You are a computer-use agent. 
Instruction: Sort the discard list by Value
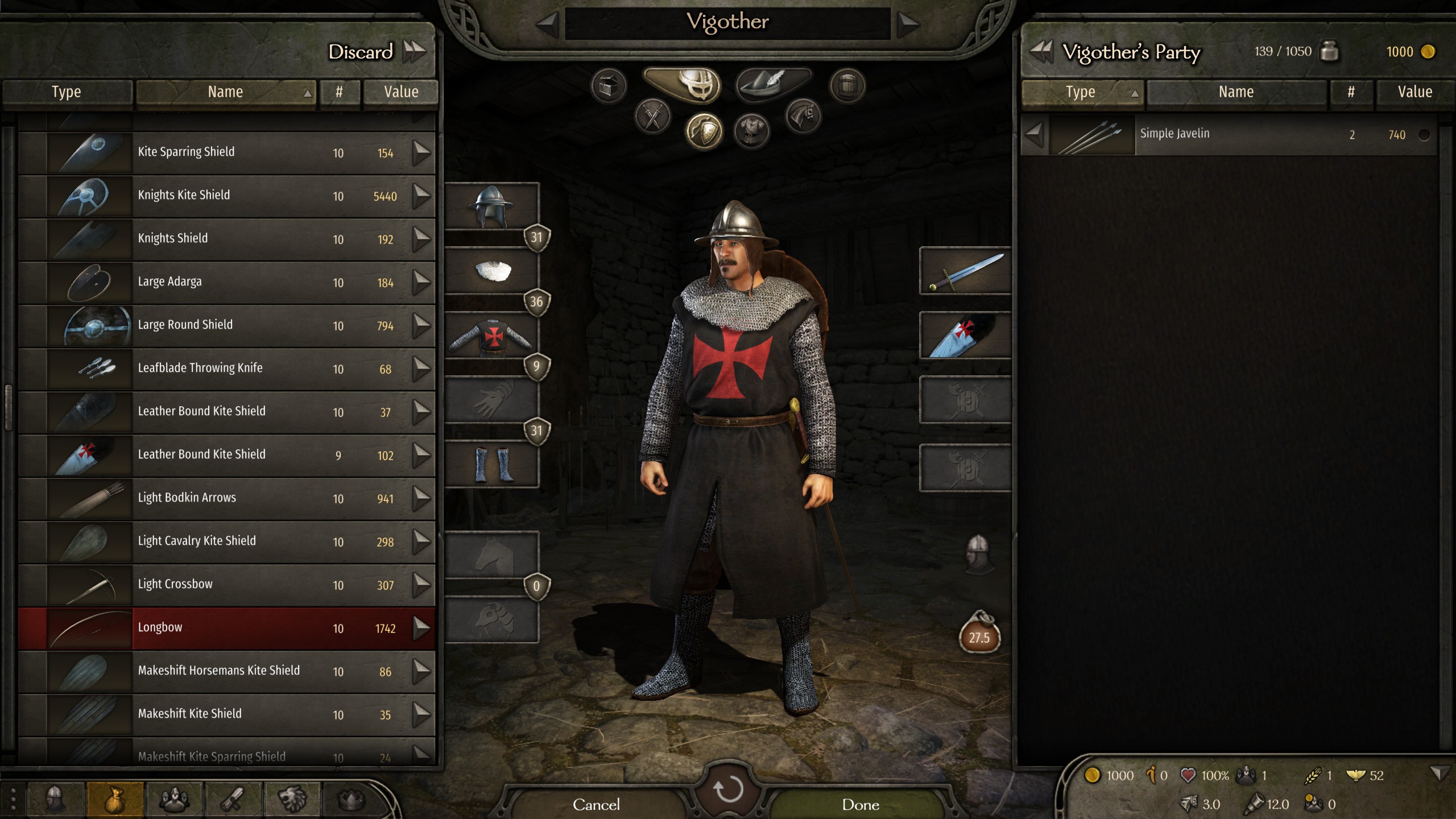pyautogui.click(x=401, y=92)
